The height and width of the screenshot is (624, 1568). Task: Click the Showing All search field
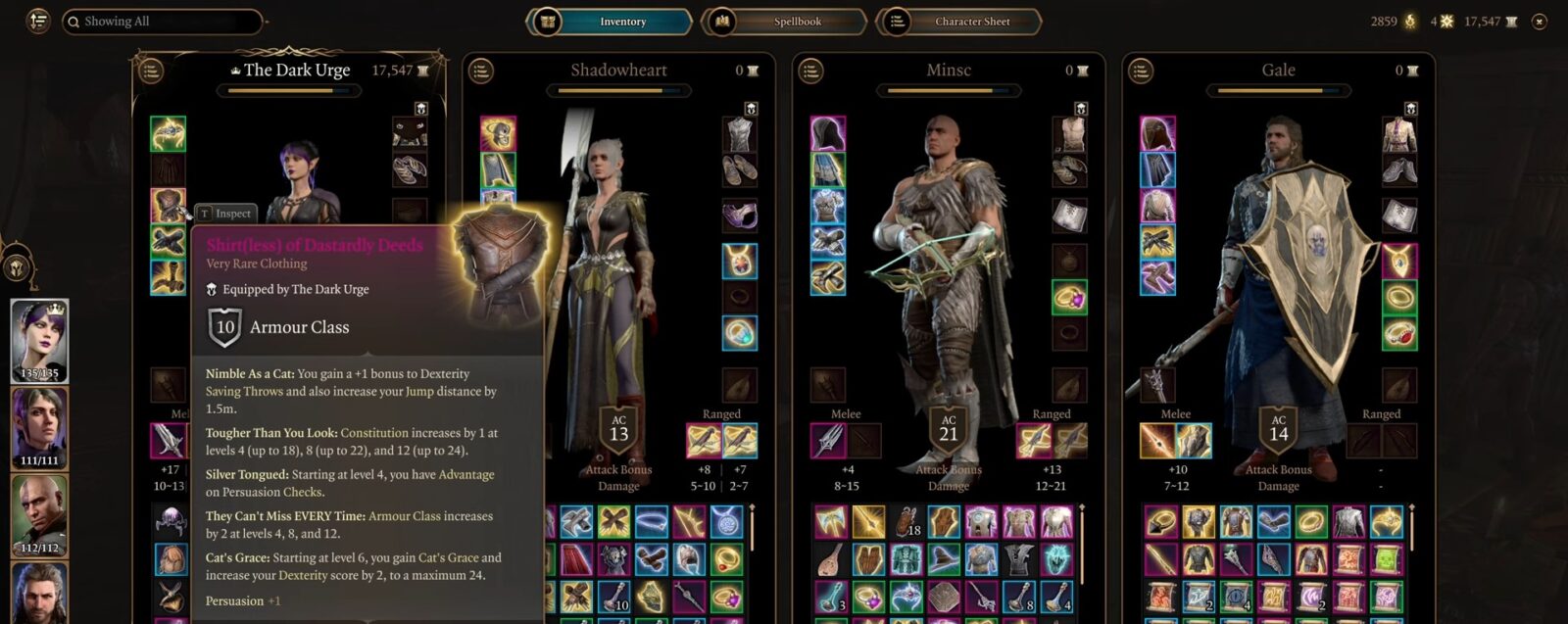pyautogui.click(x=163, y=22)
